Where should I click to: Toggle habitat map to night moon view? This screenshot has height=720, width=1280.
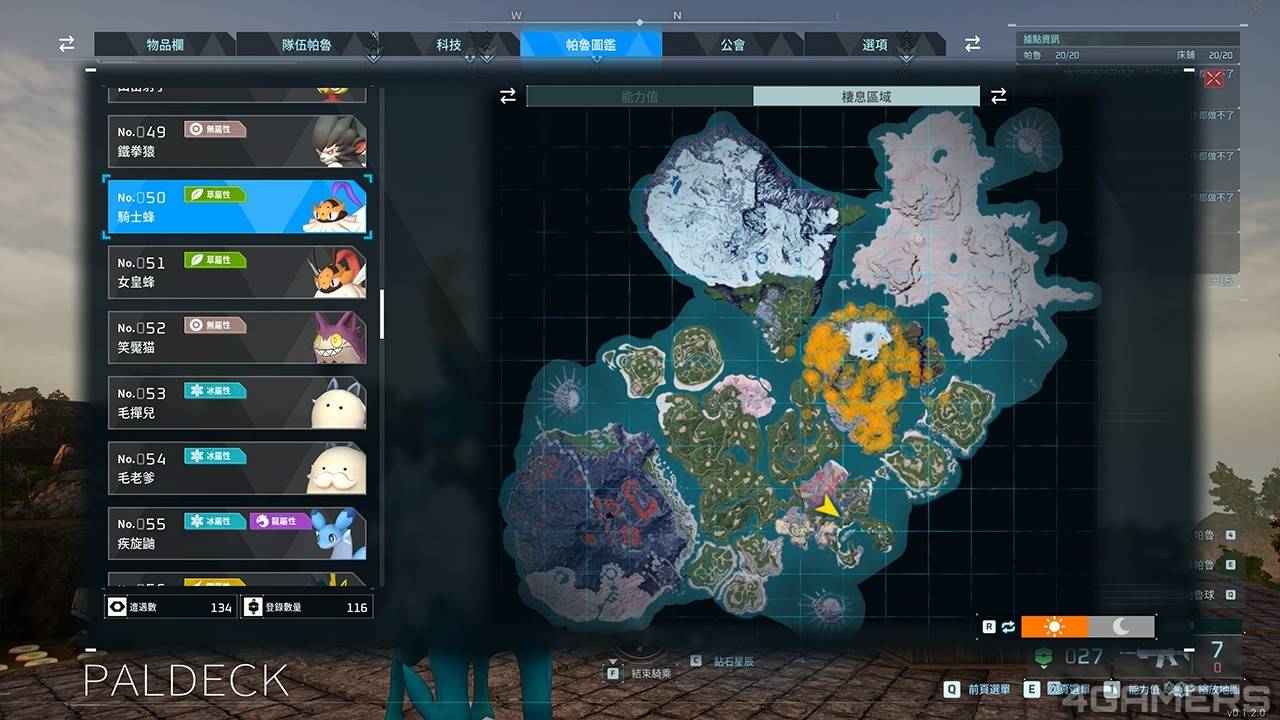pos(1121,627)
